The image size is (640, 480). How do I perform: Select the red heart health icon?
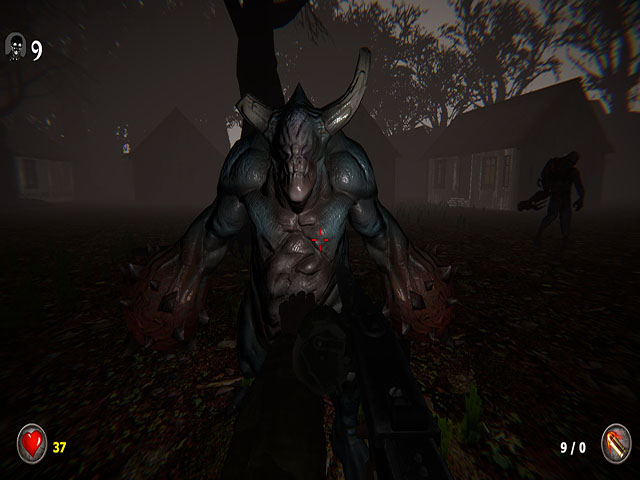click(32, 443)
